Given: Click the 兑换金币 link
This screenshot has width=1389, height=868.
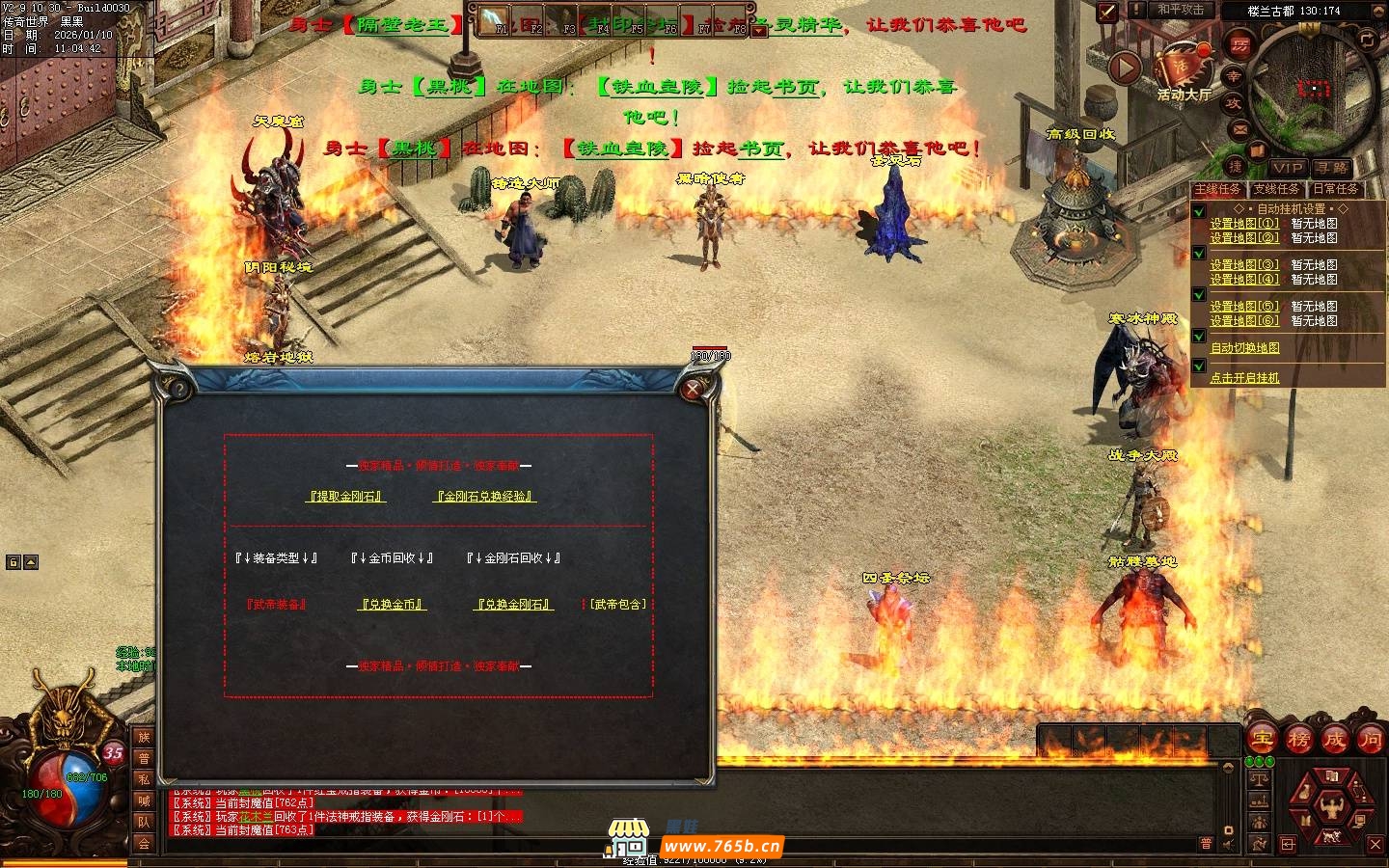Looking at the screenshot, I should [x=393, y=605].
